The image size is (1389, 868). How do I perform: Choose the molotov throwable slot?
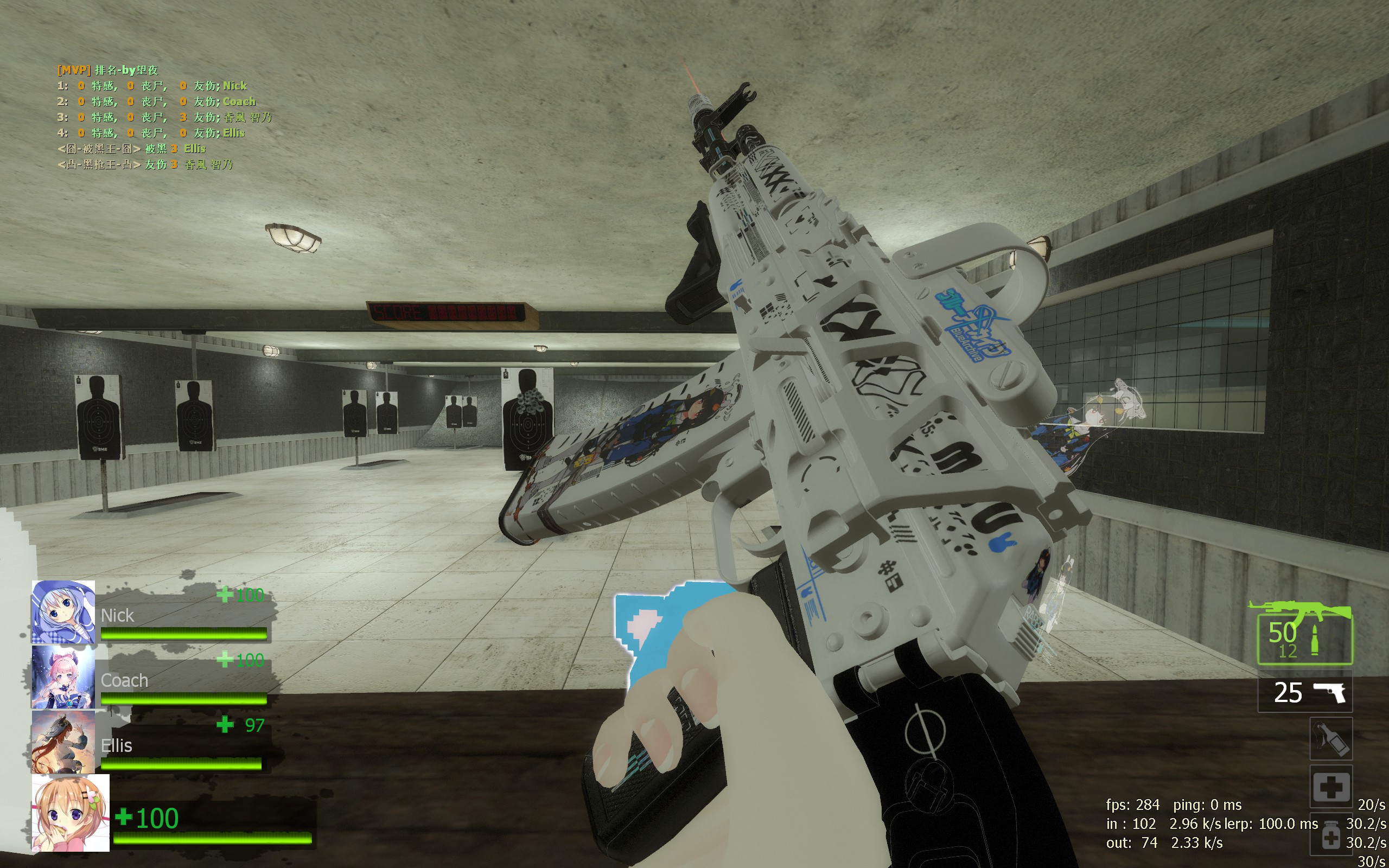[1330, 739]
